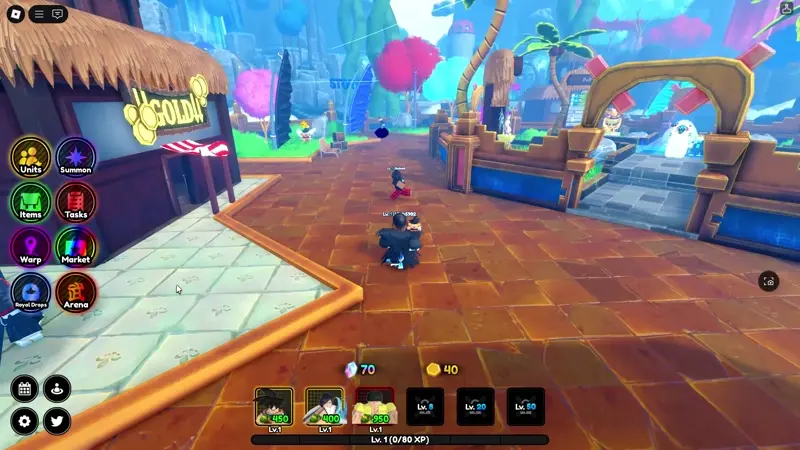Image resolution: width=800 pixels, height=450 pixels.
Task: Click the Twitter bird codes button
Action: (x=56, y=421)
